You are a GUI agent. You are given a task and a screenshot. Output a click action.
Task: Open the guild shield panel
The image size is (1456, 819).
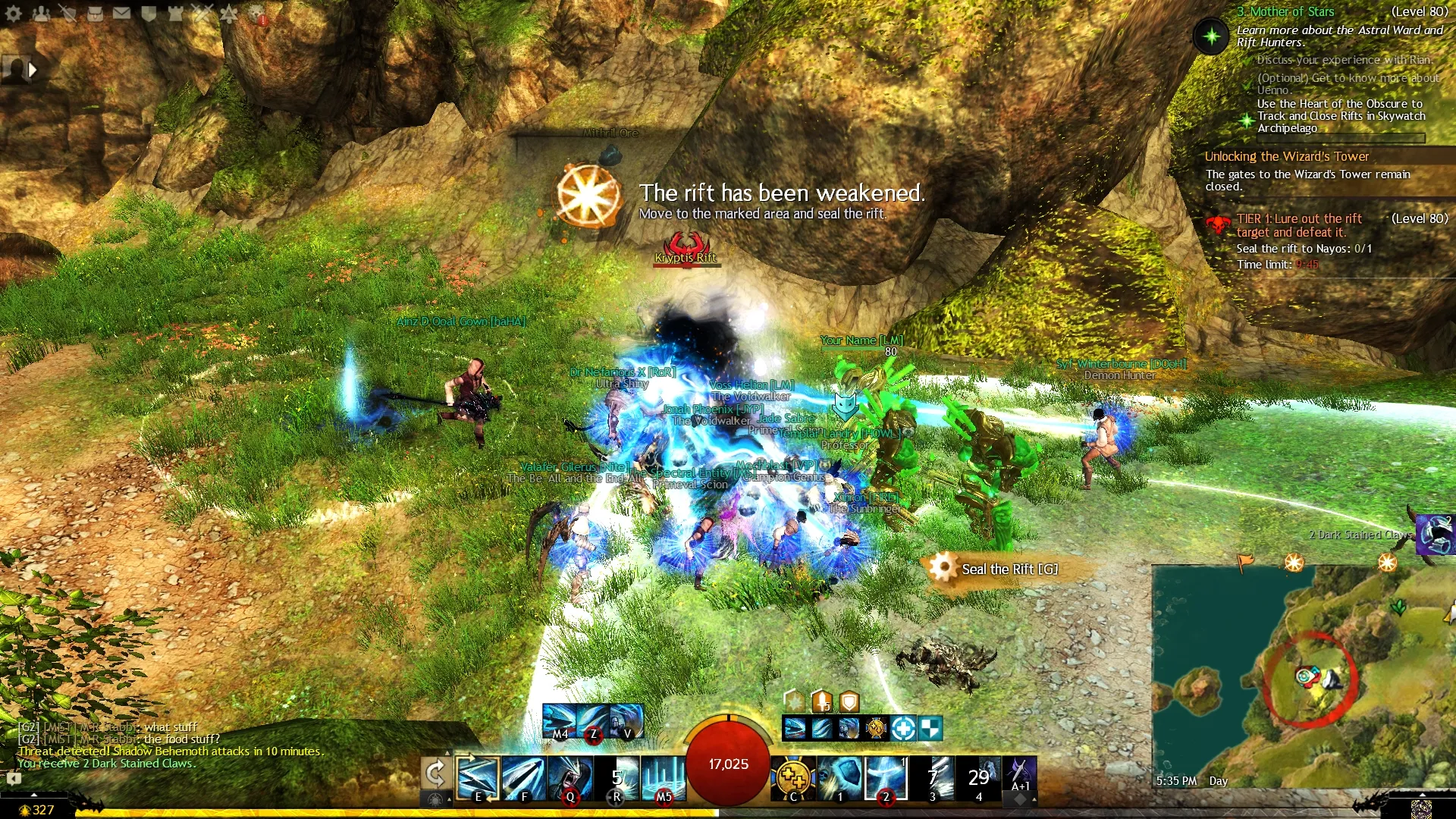click(x=149, y=13)
